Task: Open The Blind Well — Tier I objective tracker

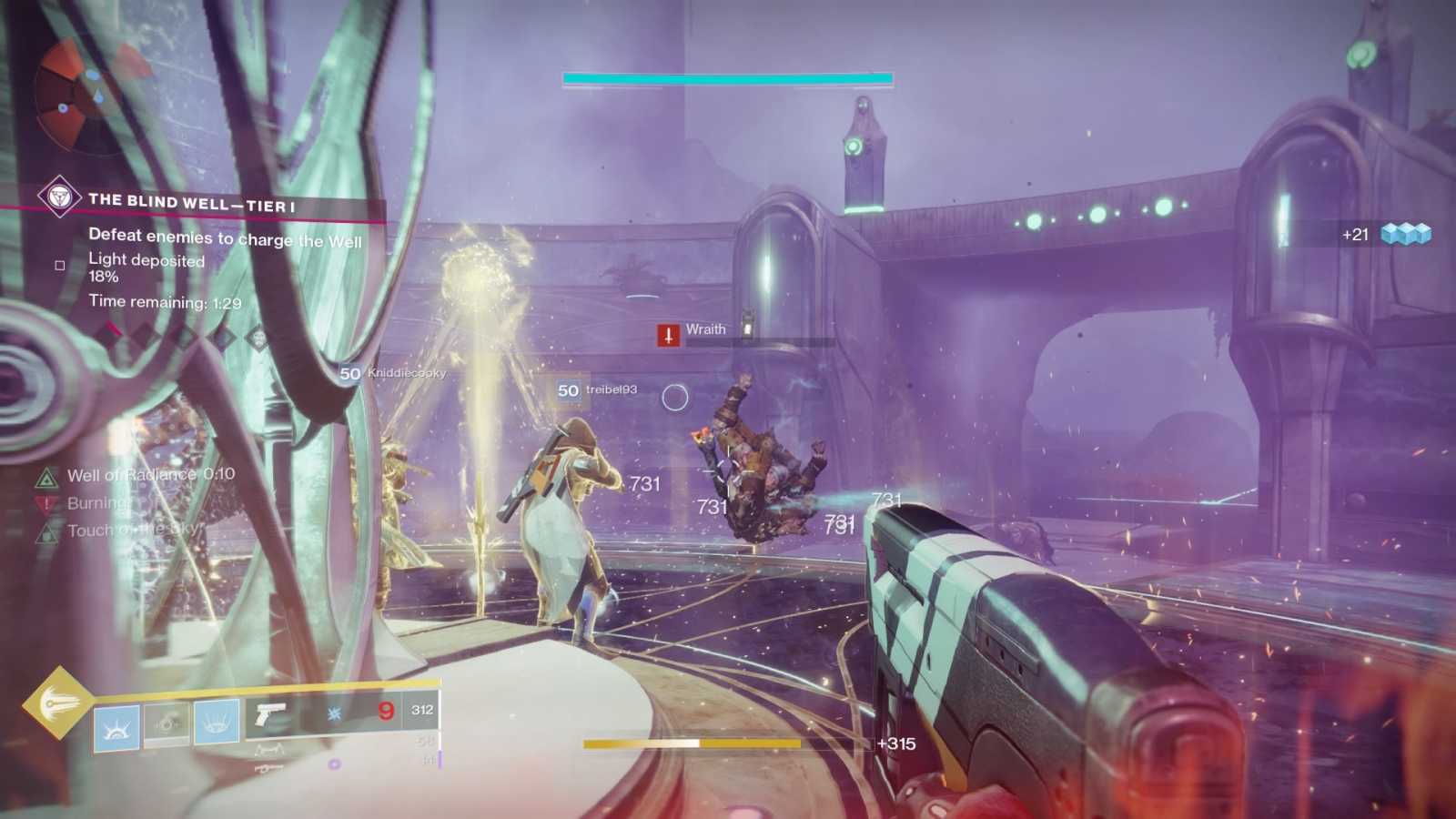Action: [x=191, y=202]
